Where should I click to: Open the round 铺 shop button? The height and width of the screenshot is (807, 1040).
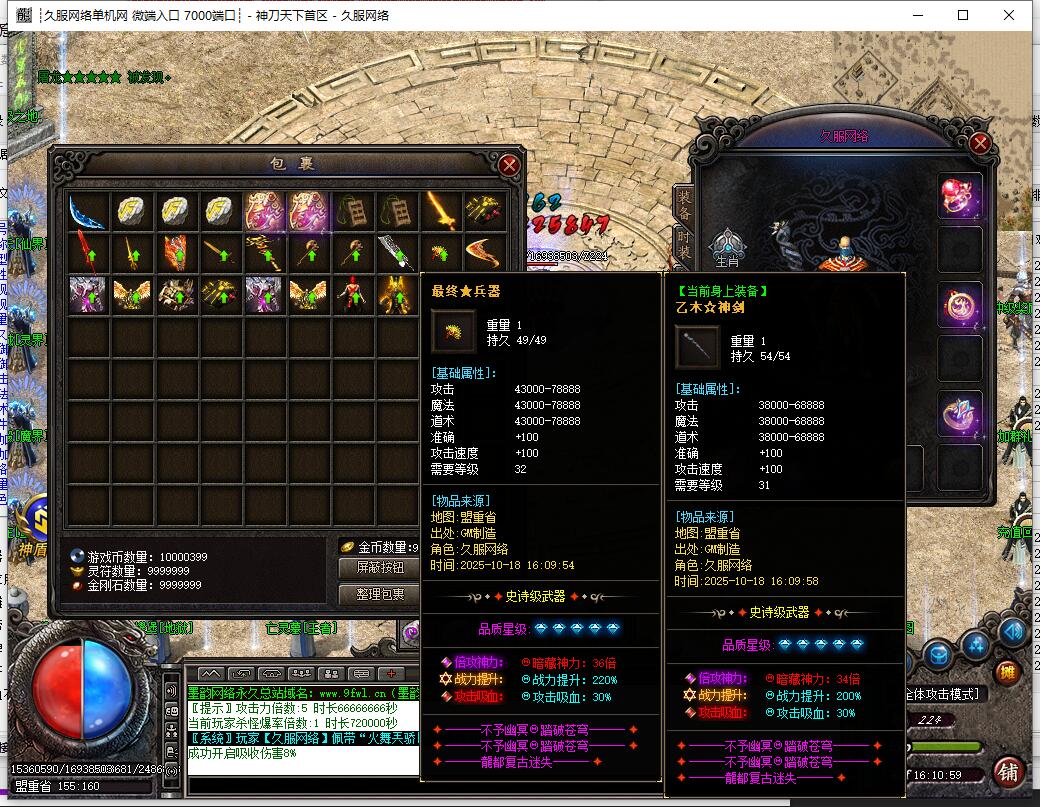(x=1009, y=771)
